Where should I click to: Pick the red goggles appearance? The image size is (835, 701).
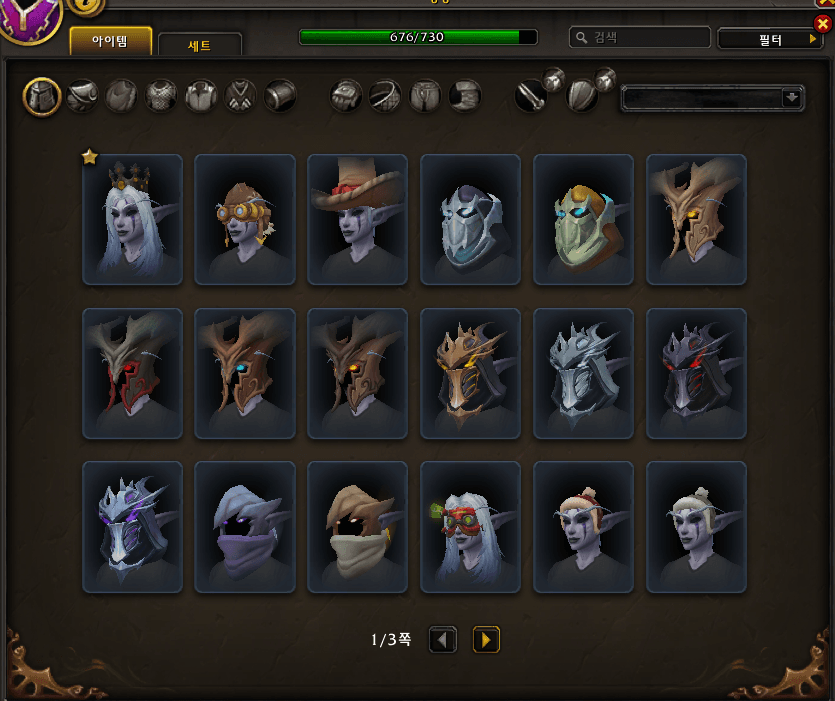point(471,527)
